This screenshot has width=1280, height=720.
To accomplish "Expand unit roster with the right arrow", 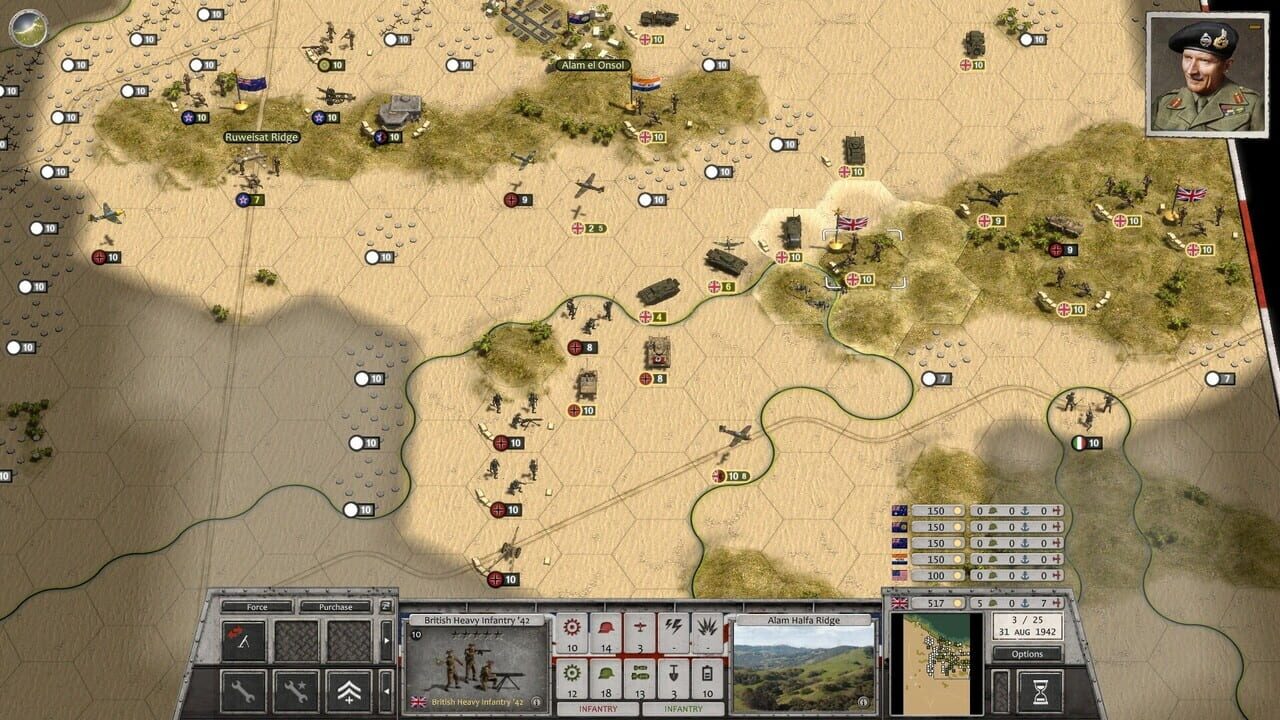I will (x=386, y=638).
